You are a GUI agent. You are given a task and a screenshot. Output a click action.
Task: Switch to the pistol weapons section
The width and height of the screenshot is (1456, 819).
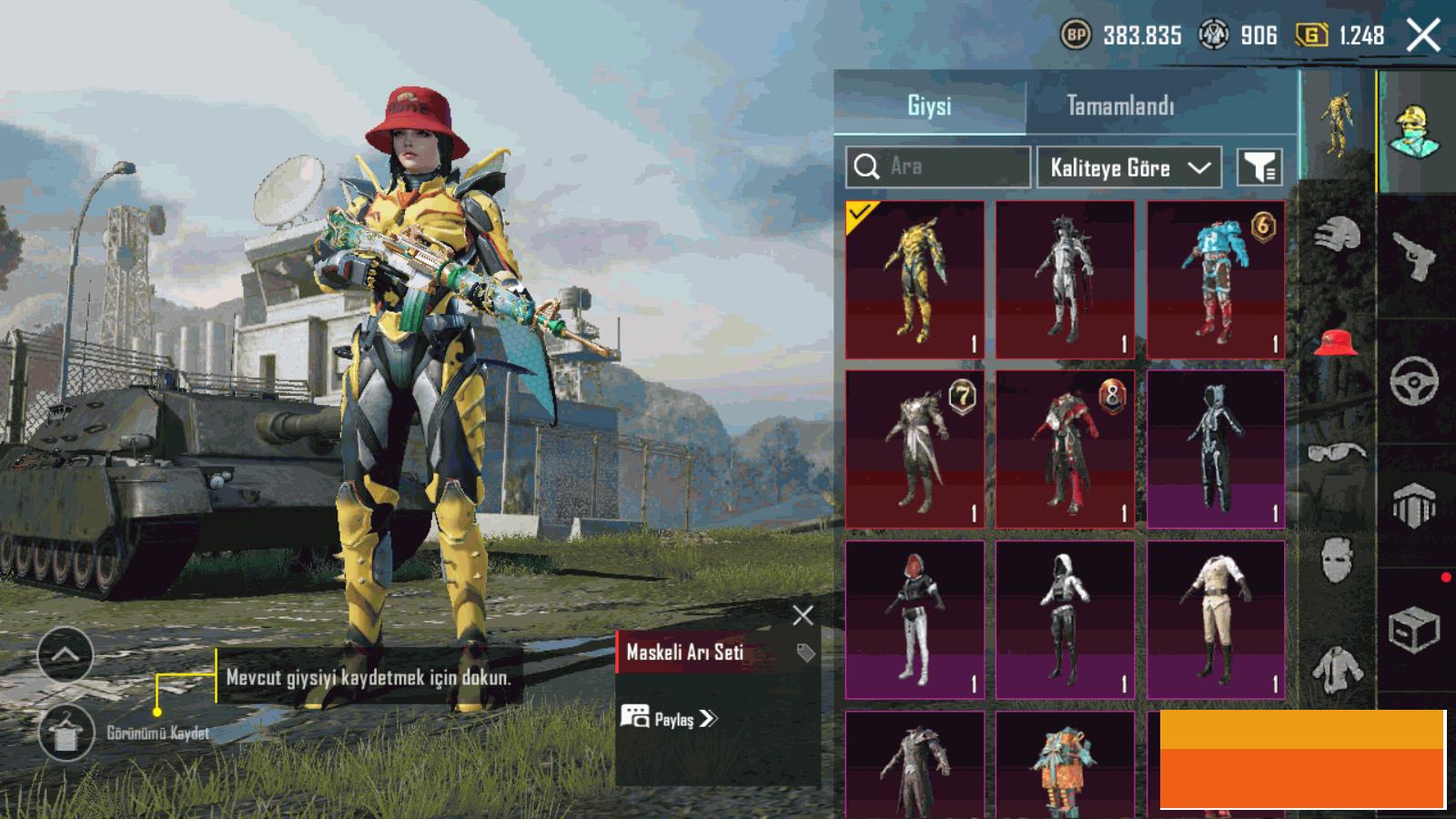point(1414,257)
